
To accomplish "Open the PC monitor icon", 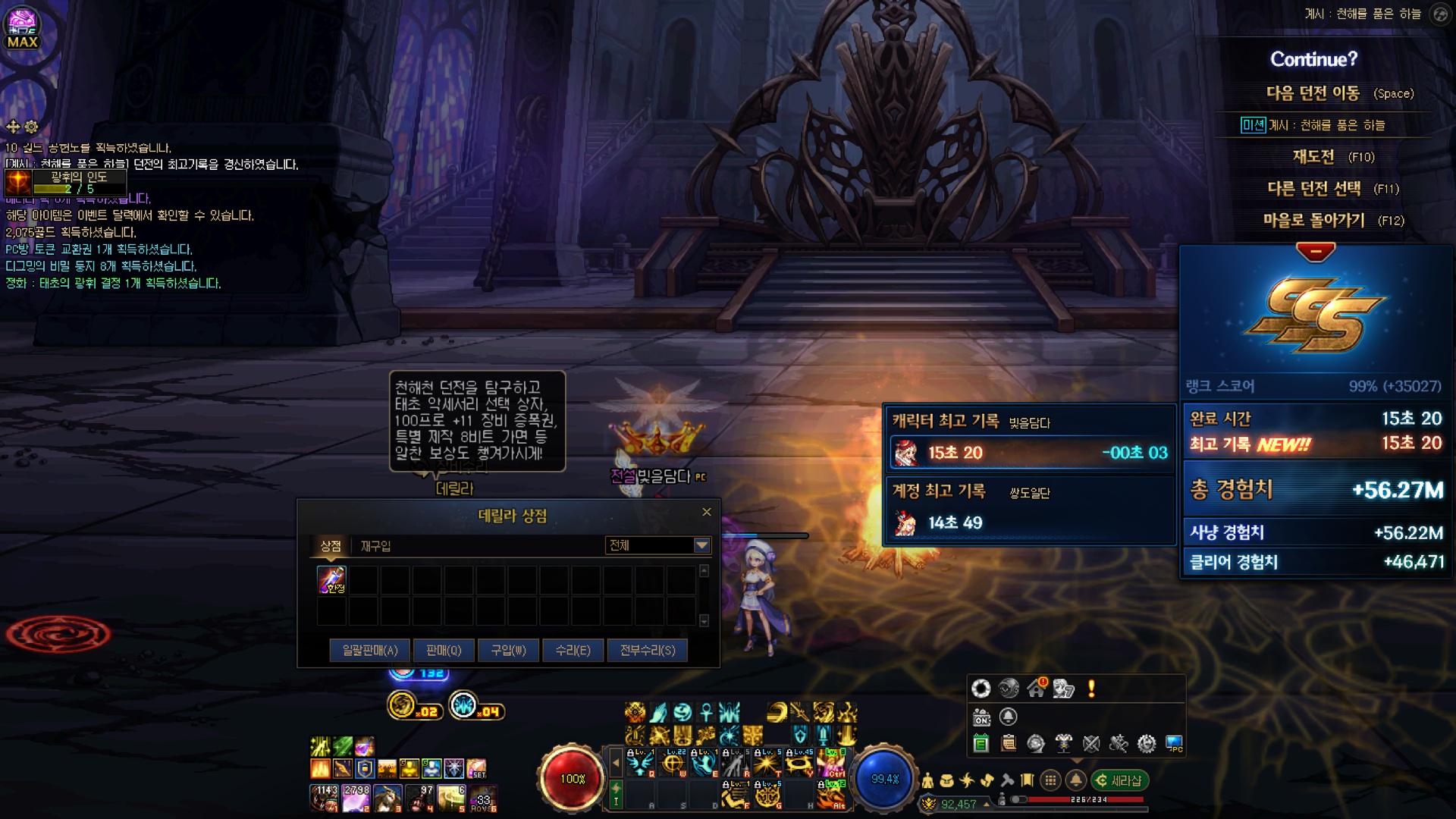I will point(1174,744).
